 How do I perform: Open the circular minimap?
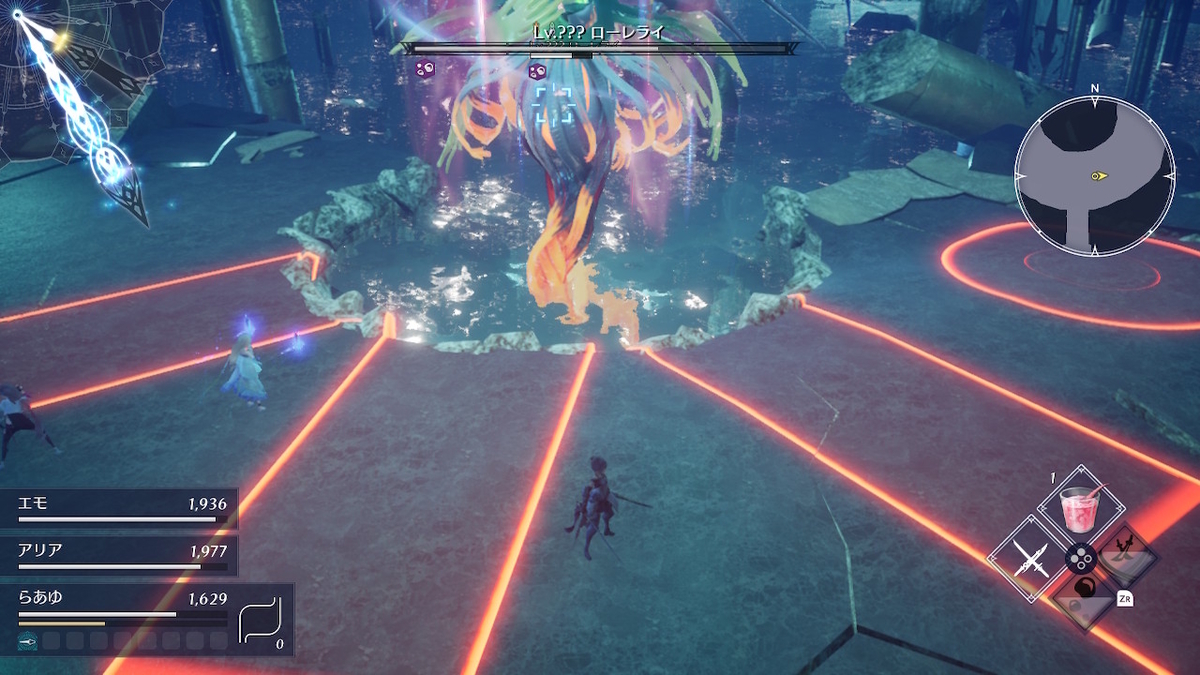1094,176
